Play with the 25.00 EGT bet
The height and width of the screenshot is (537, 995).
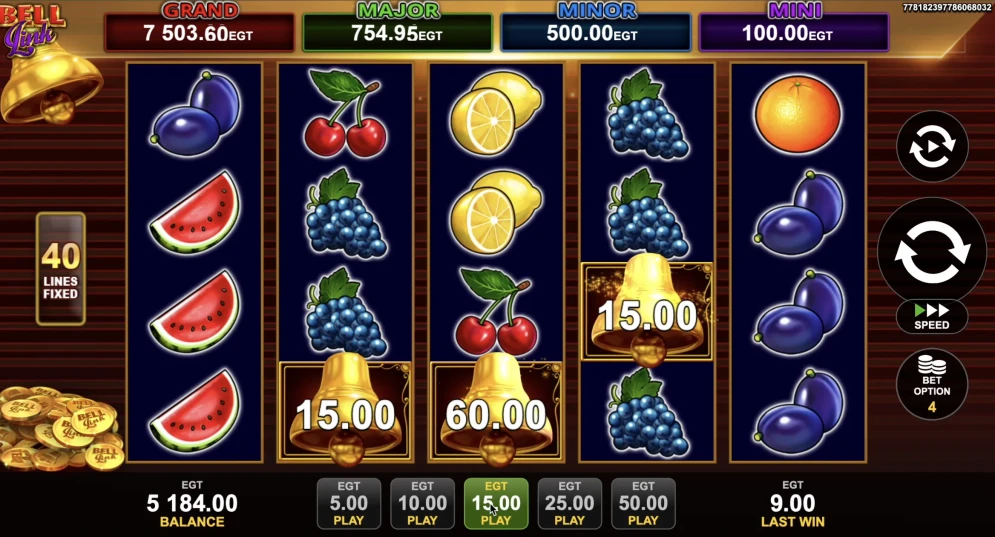569,503
